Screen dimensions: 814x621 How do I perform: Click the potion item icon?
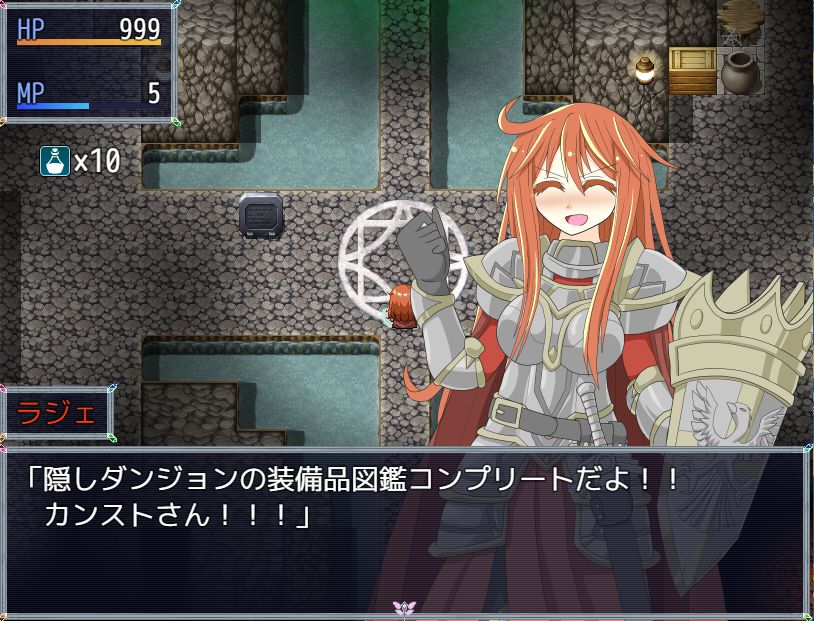click(55, 161)
